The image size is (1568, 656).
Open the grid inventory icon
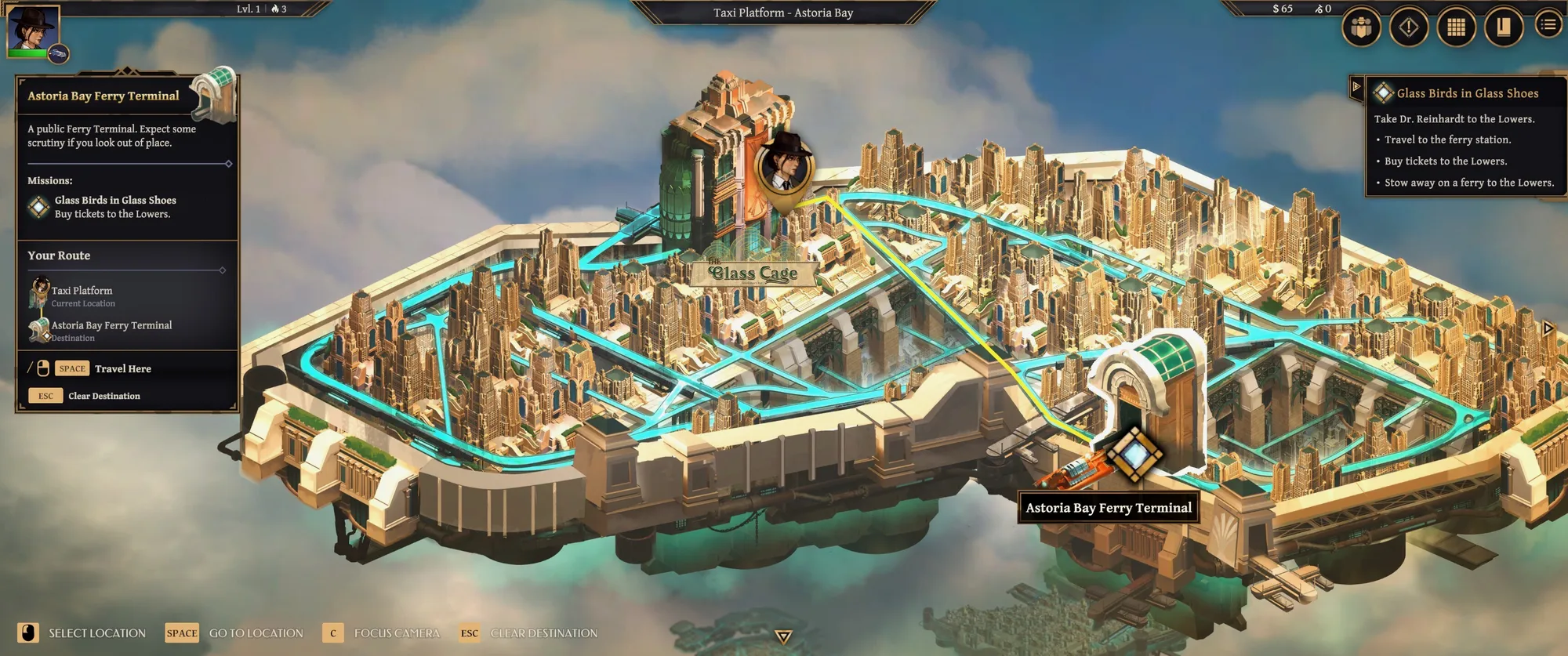1456,27
